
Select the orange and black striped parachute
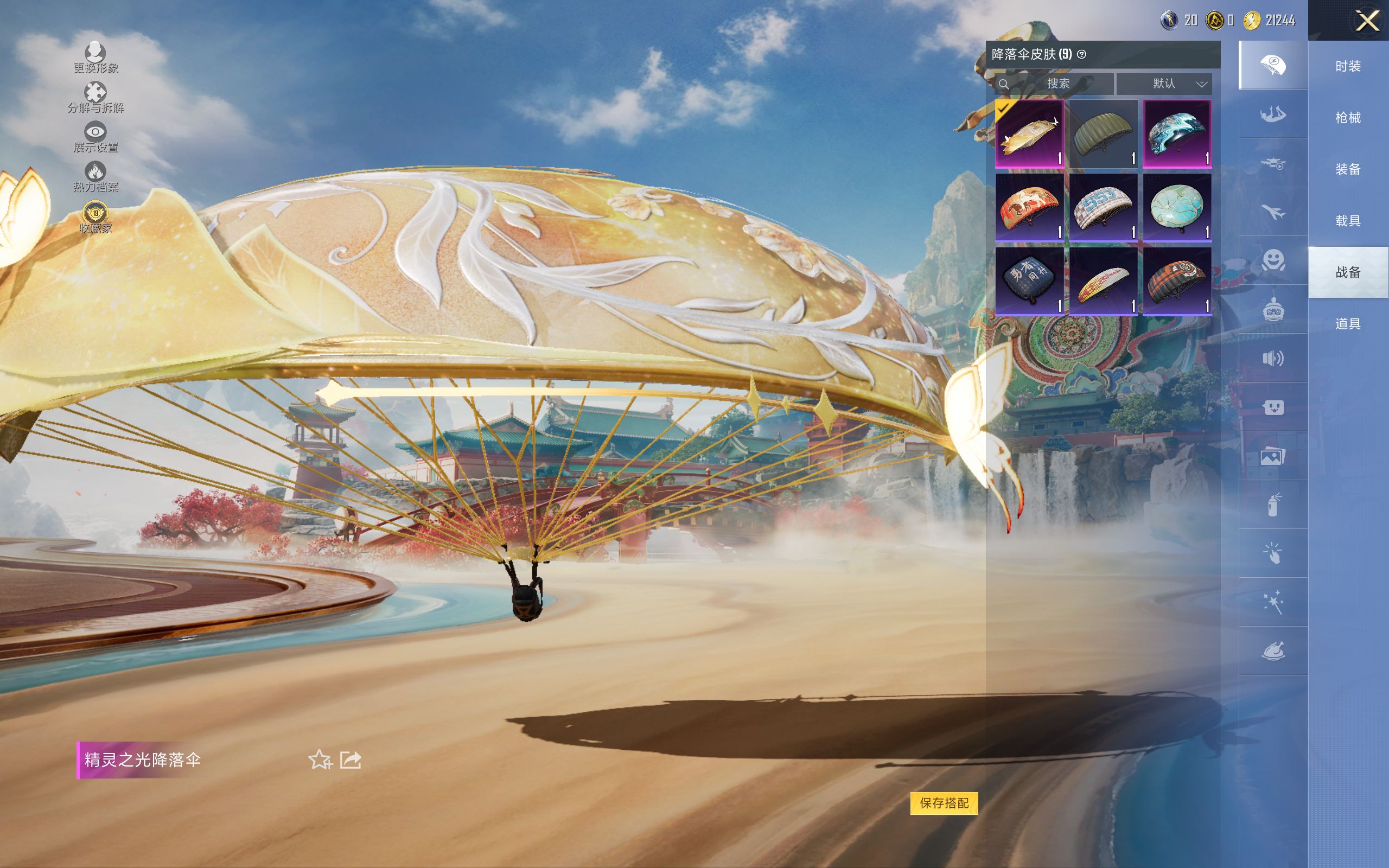coord(1177,280)
